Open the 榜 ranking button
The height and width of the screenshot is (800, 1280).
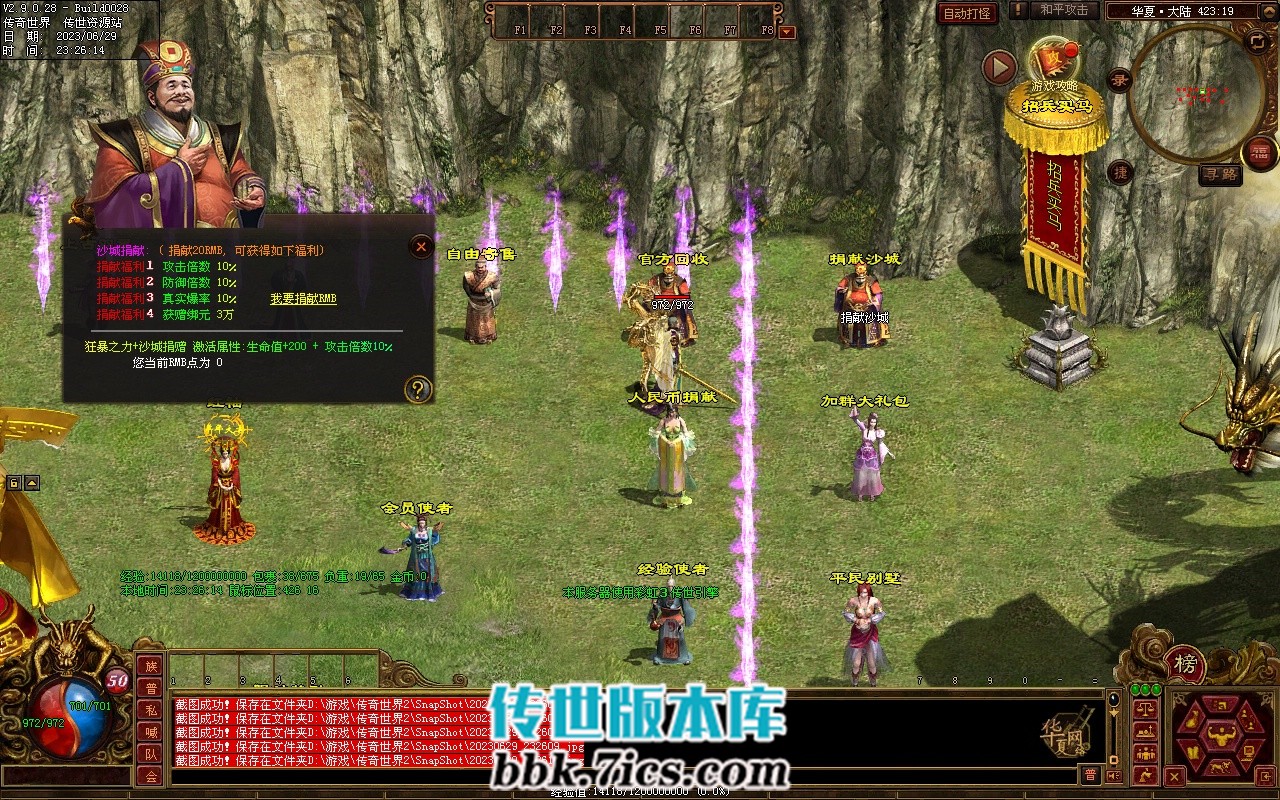pos(1185,665)
